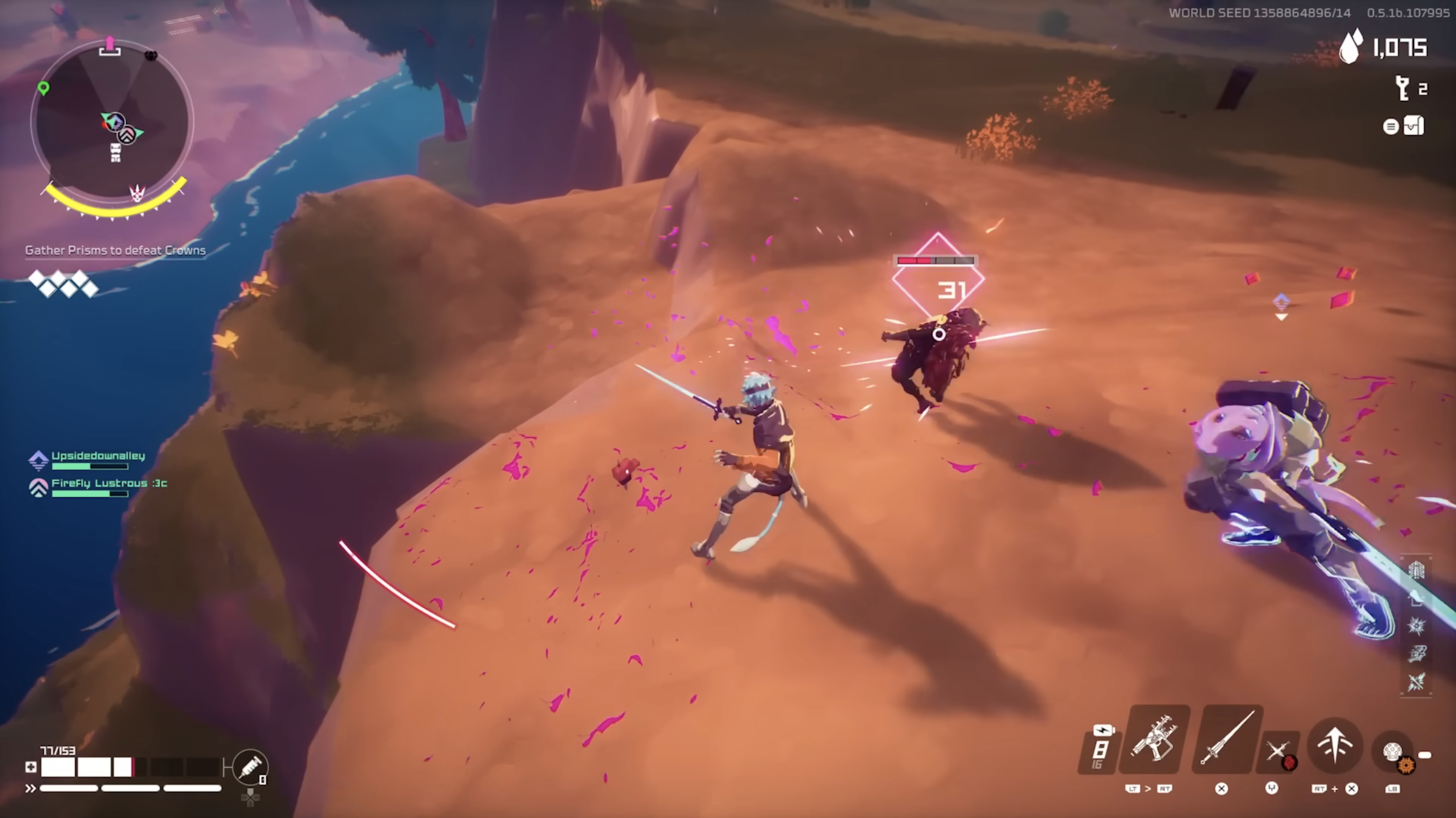Open the 'Gather Prisms to defeat Crowns' objective

point(115,250)
